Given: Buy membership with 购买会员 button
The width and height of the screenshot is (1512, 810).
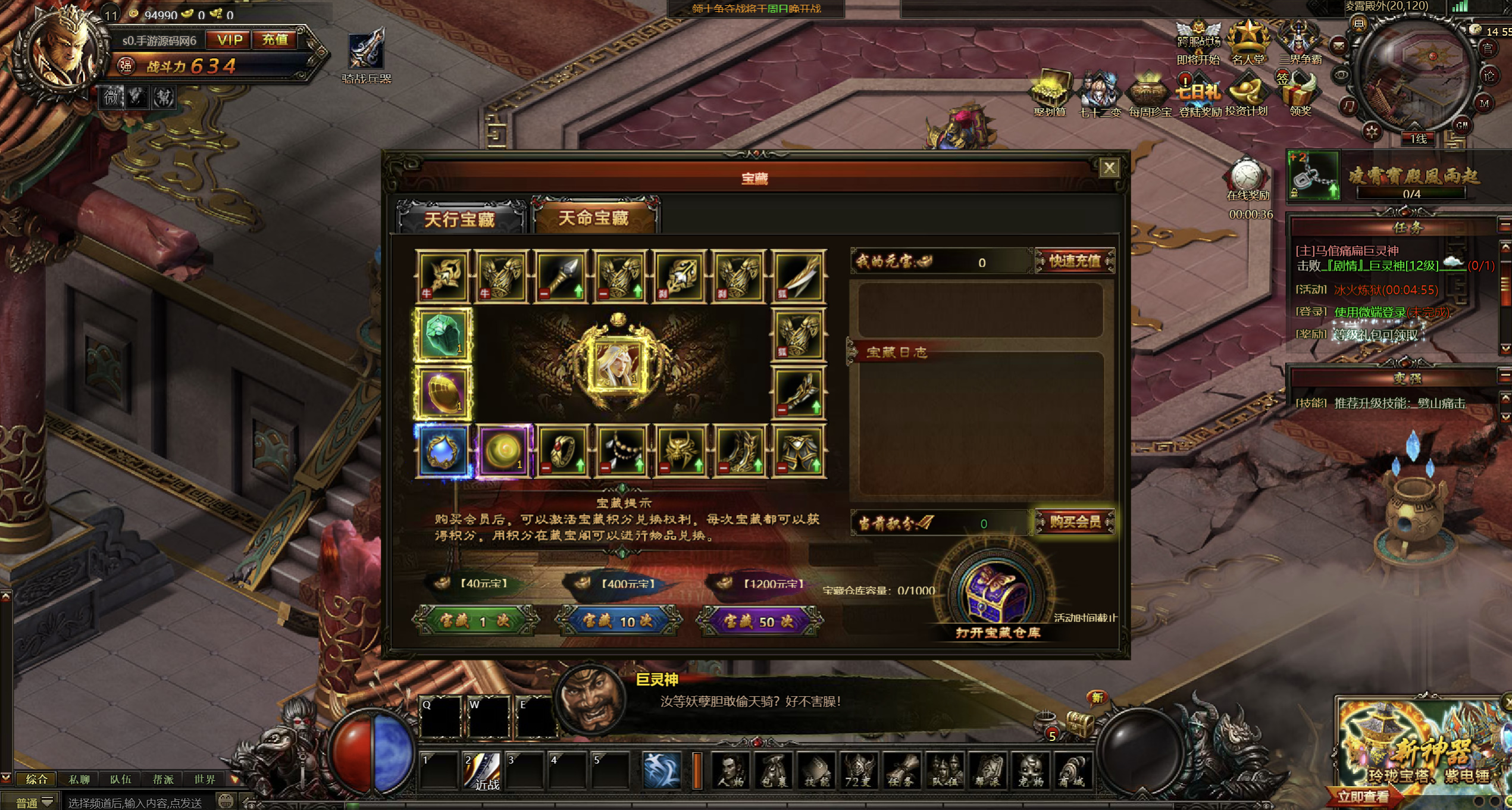Looking at the screenshot, I should [x=1075, y=522].
